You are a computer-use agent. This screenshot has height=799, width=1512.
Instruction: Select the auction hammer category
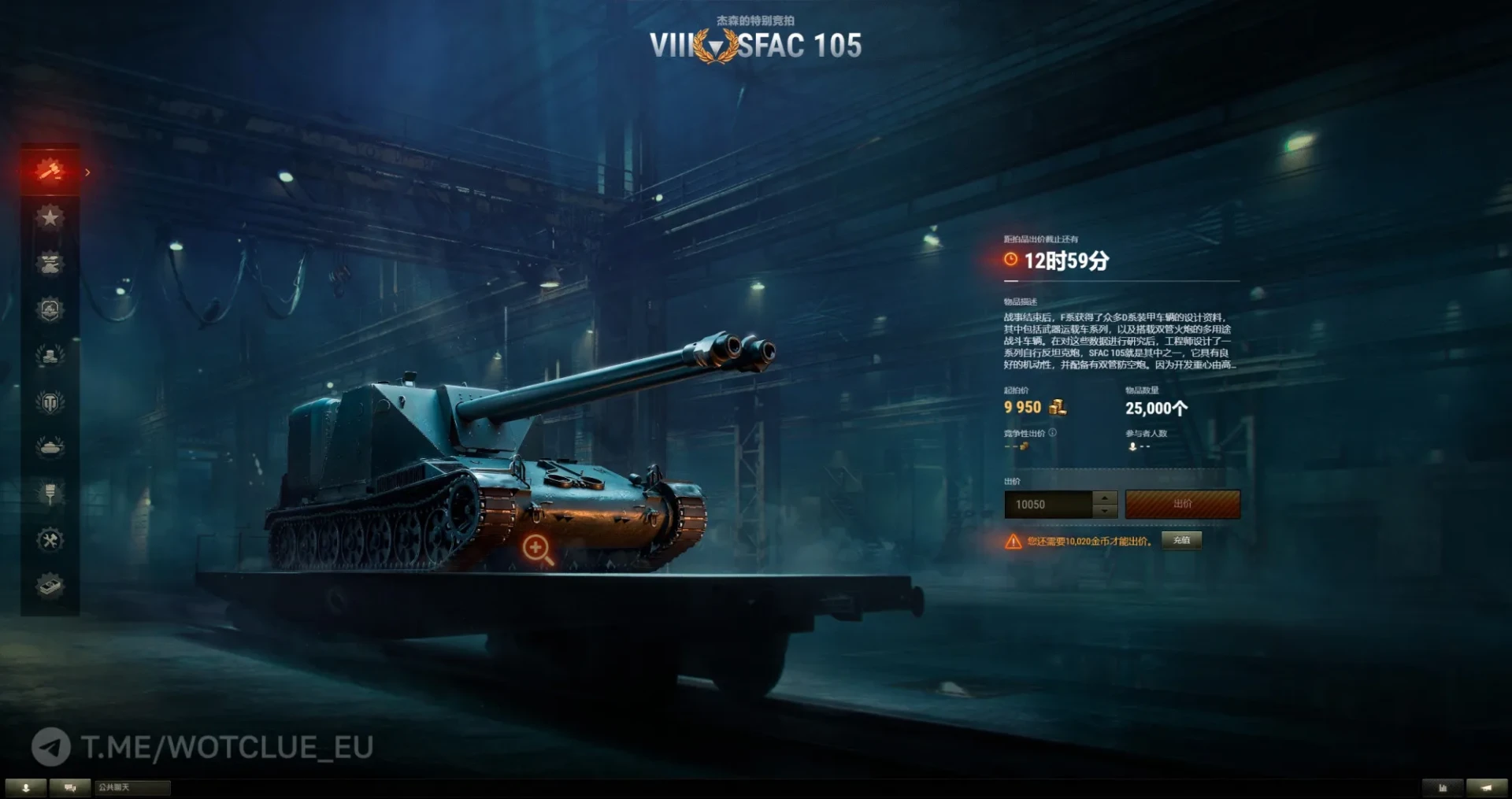[50, 170]
